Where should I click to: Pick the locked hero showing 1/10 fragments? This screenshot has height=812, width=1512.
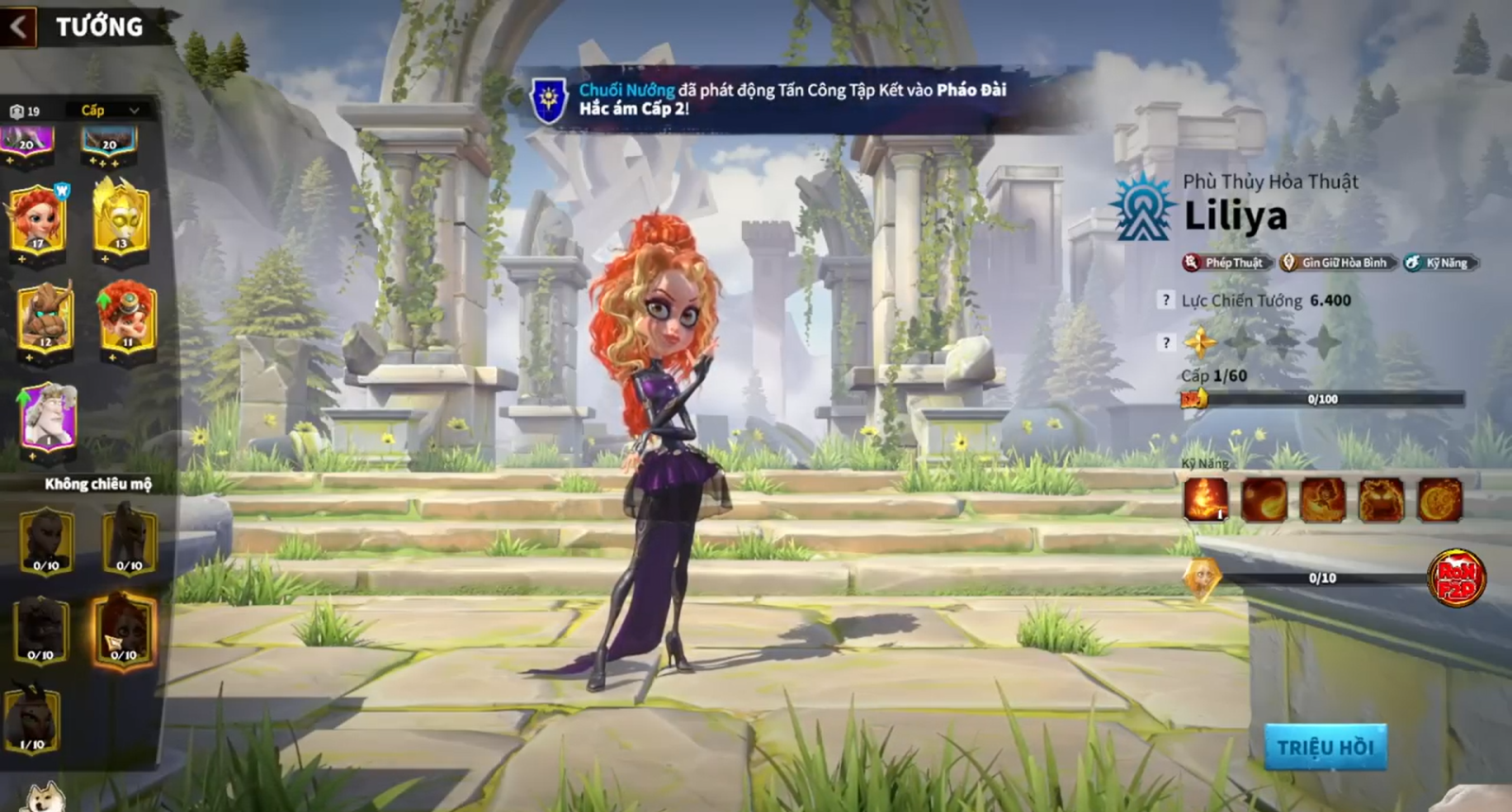[x=33, y=720]
